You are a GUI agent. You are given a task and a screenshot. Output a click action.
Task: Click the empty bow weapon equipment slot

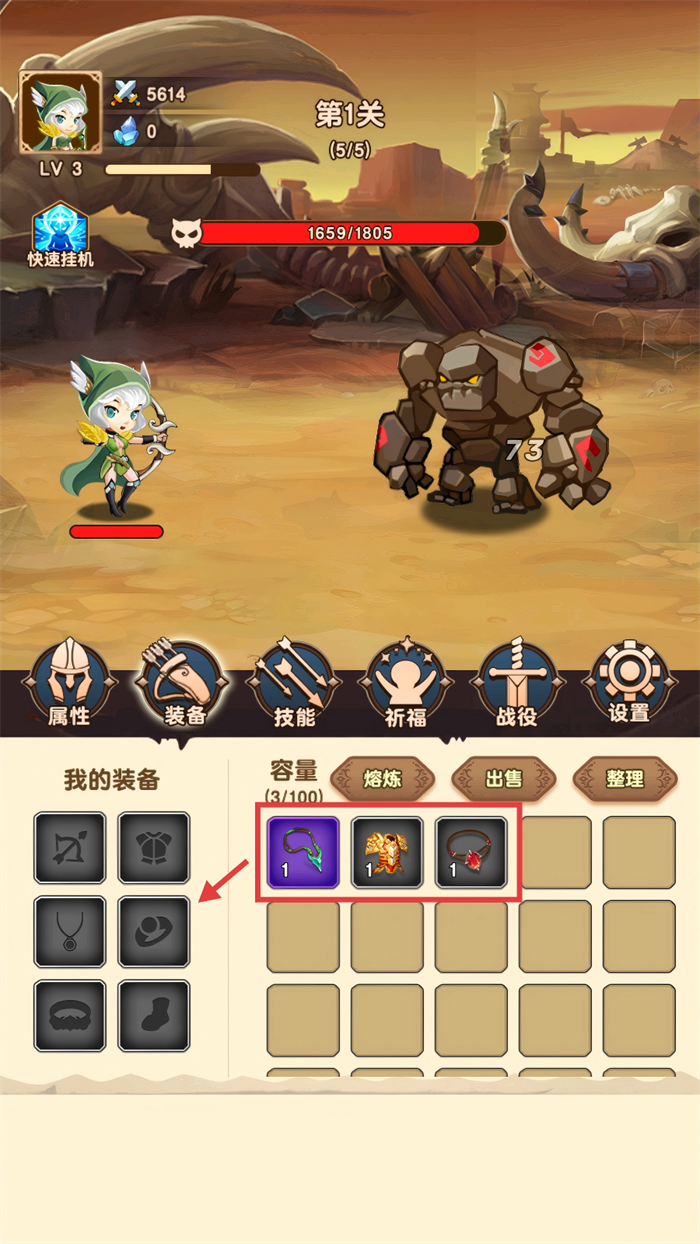(70, 848)
